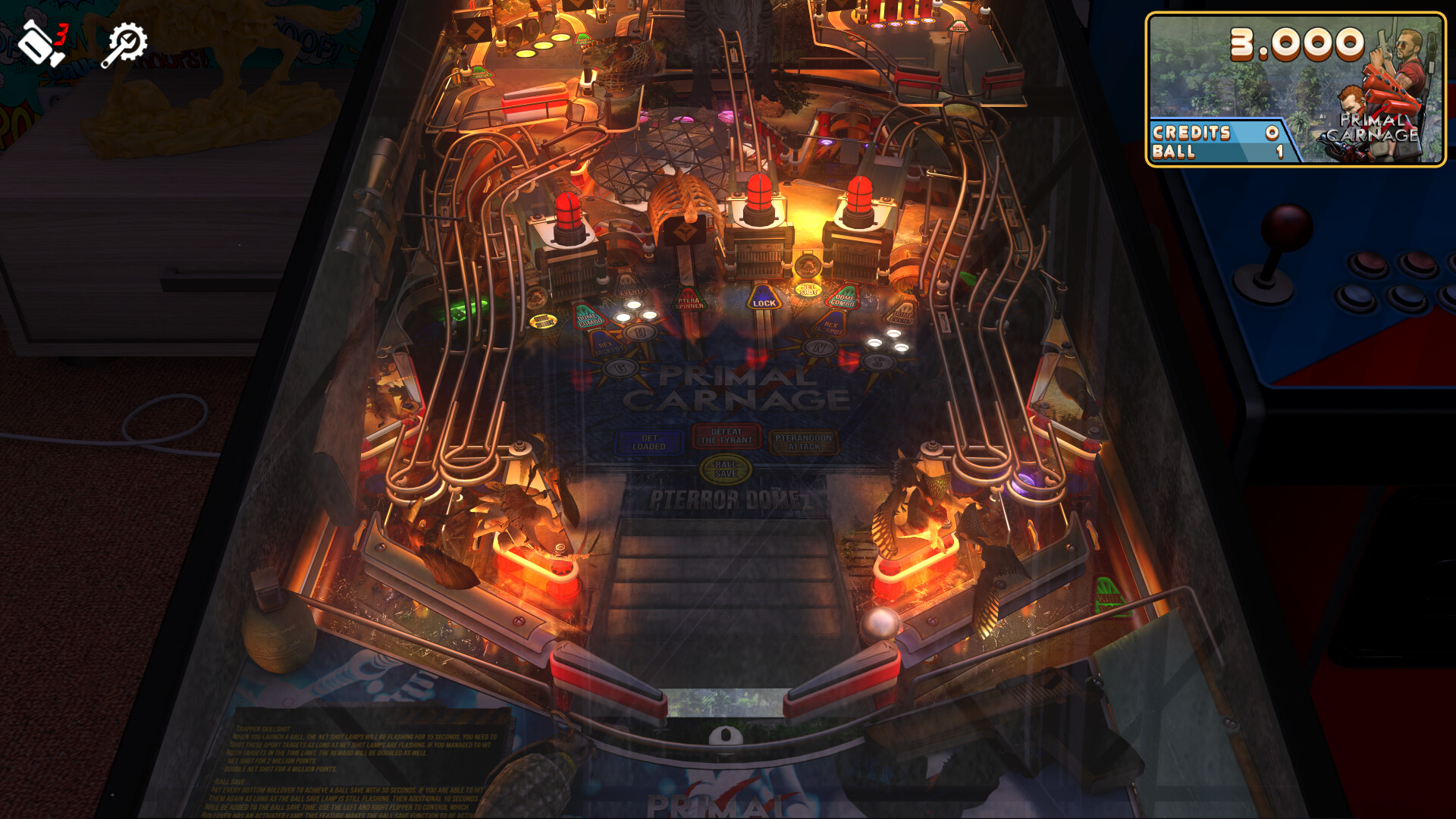Click the lit NET SHOT indicator
The image size is (1456, 819).
click(x=808, y=290)
